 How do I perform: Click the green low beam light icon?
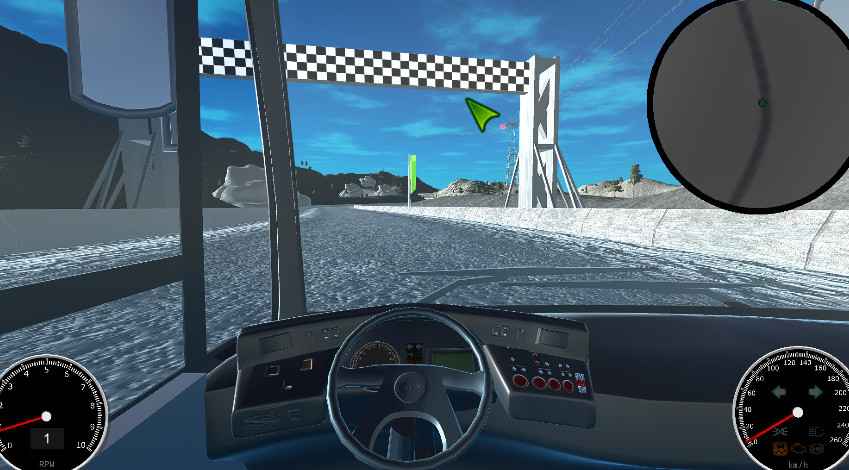click(780, 431)
